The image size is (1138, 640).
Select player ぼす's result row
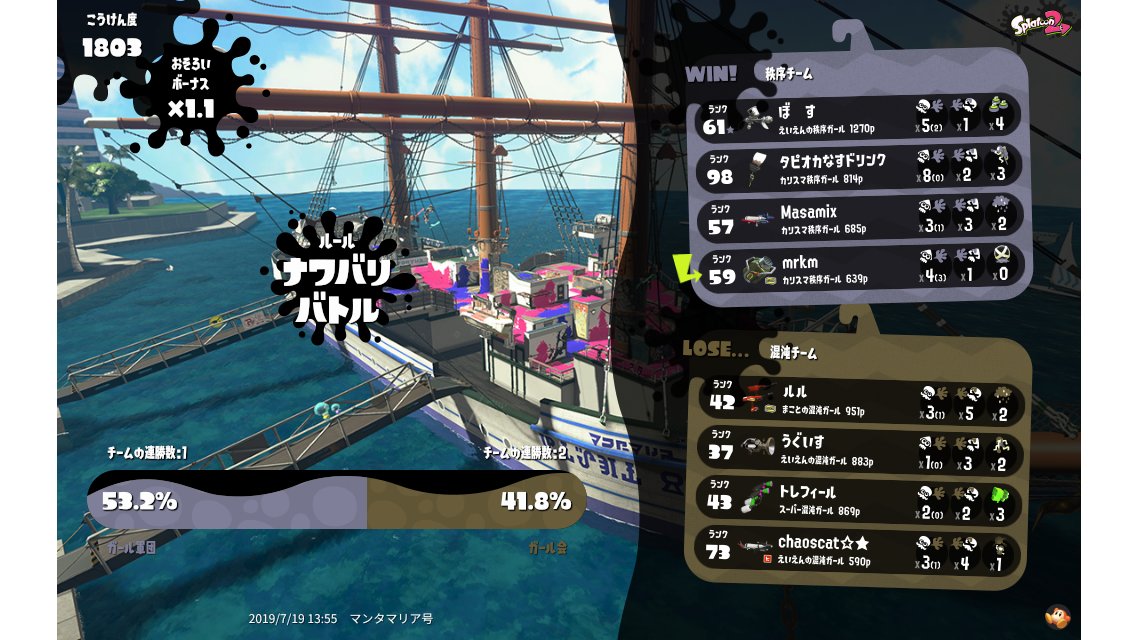coord(859,116)
